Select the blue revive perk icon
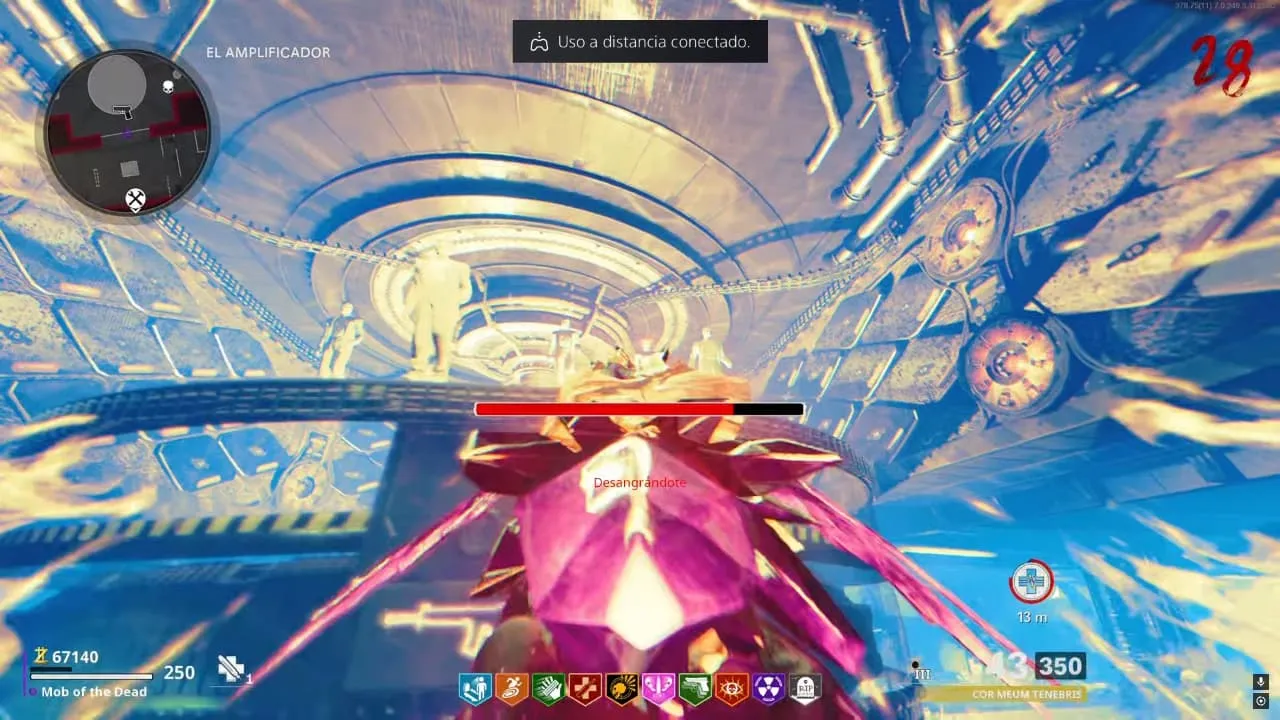 475,689
